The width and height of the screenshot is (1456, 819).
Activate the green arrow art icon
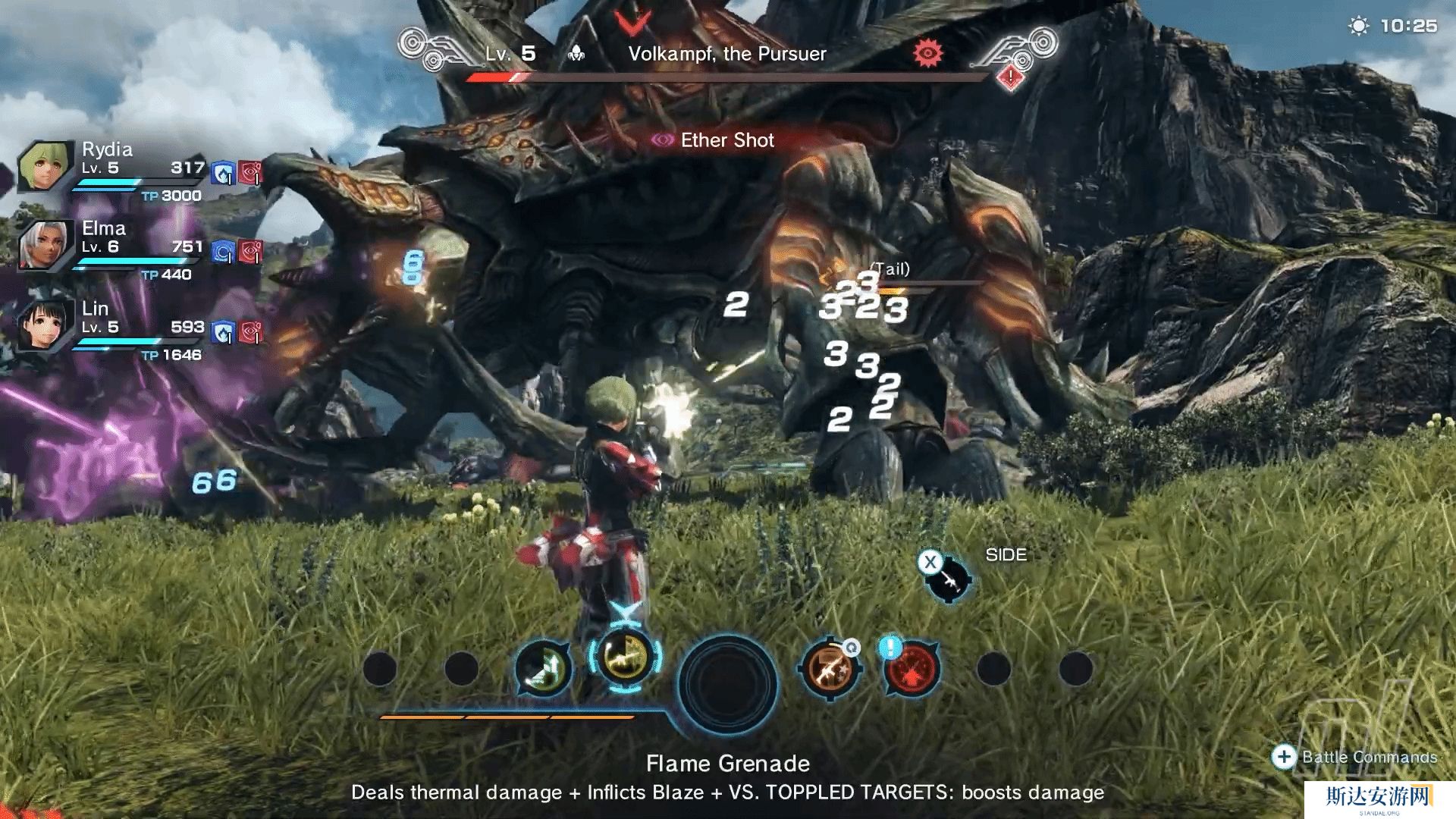click(543, 668)
